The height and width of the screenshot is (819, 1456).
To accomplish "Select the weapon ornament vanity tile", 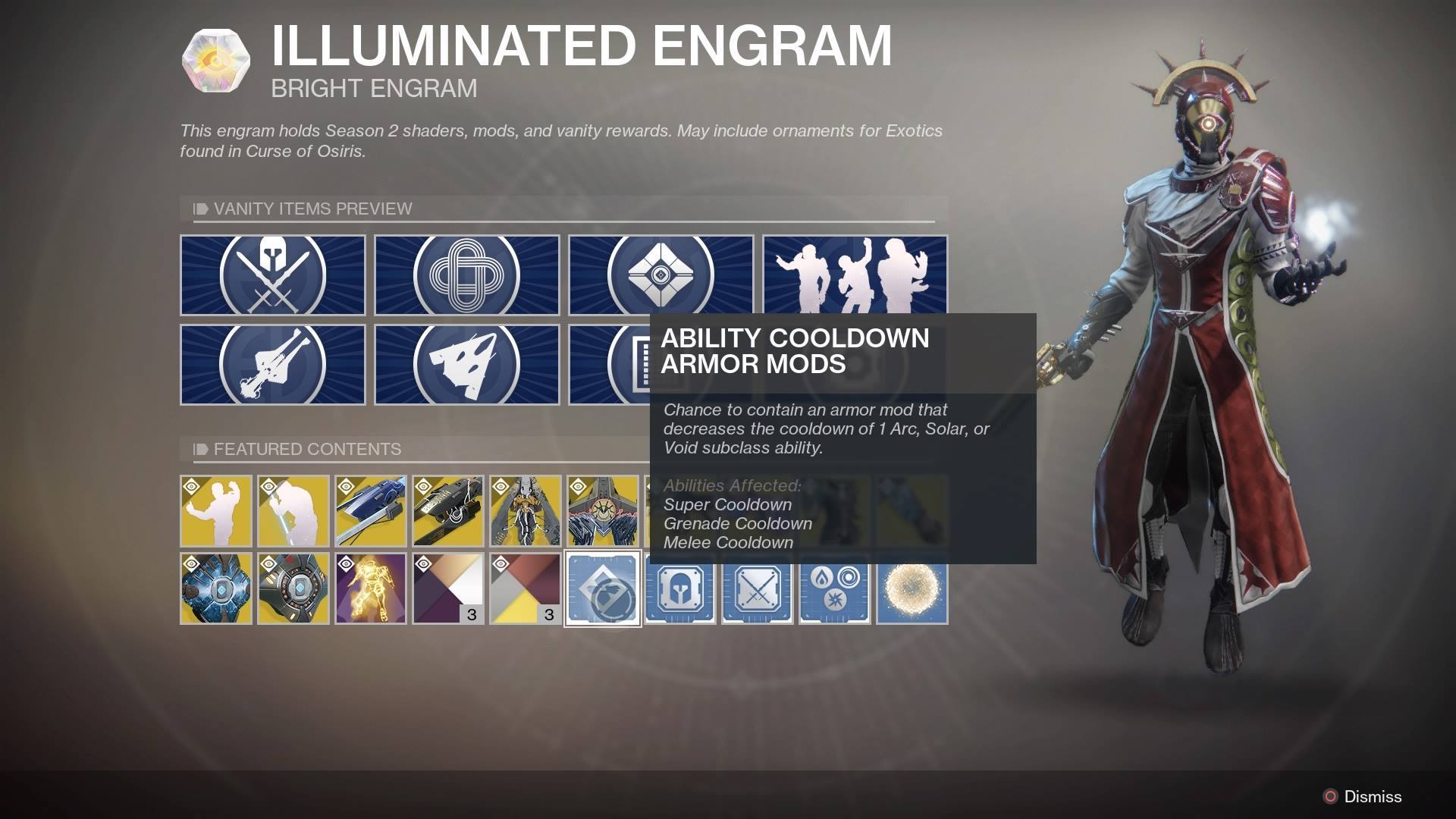I will pos(273,364).
